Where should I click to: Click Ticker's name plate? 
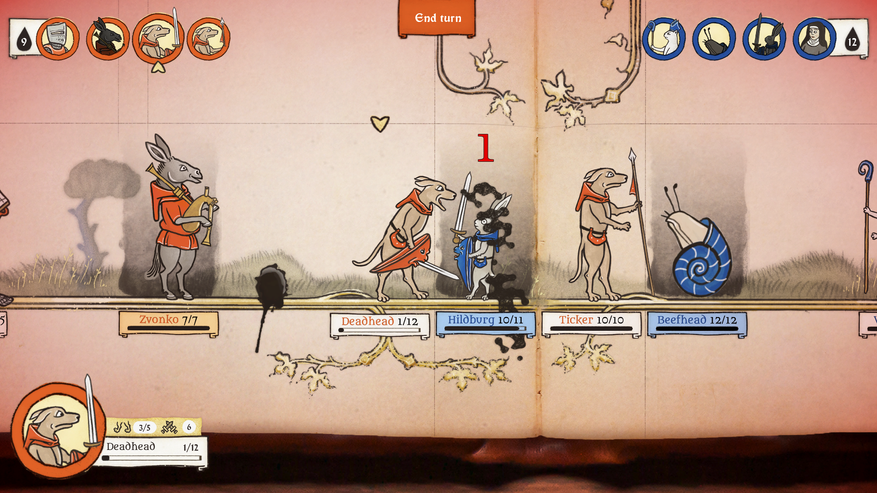[x=590, y=323]
